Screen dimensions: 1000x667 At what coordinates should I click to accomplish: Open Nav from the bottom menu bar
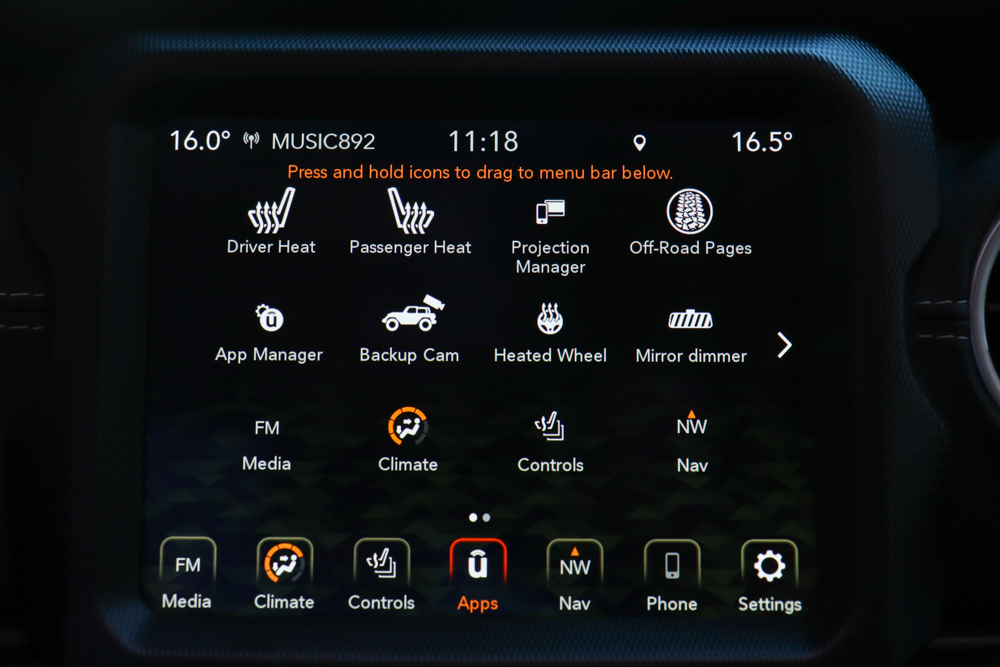tap(575, 567)
